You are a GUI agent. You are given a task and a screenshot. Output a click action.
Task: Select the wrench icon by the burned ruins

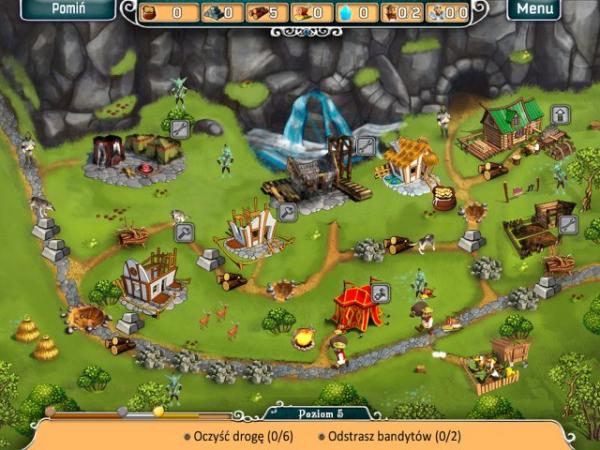click(180, 129)
